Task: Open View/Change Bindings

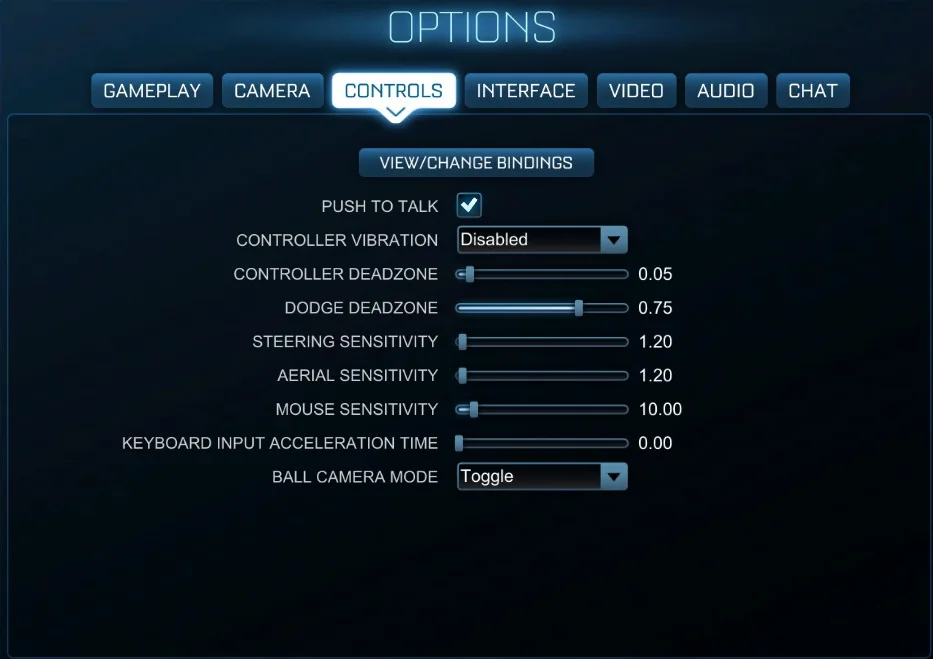Action: pyautogui.click(x=476, y=163)
